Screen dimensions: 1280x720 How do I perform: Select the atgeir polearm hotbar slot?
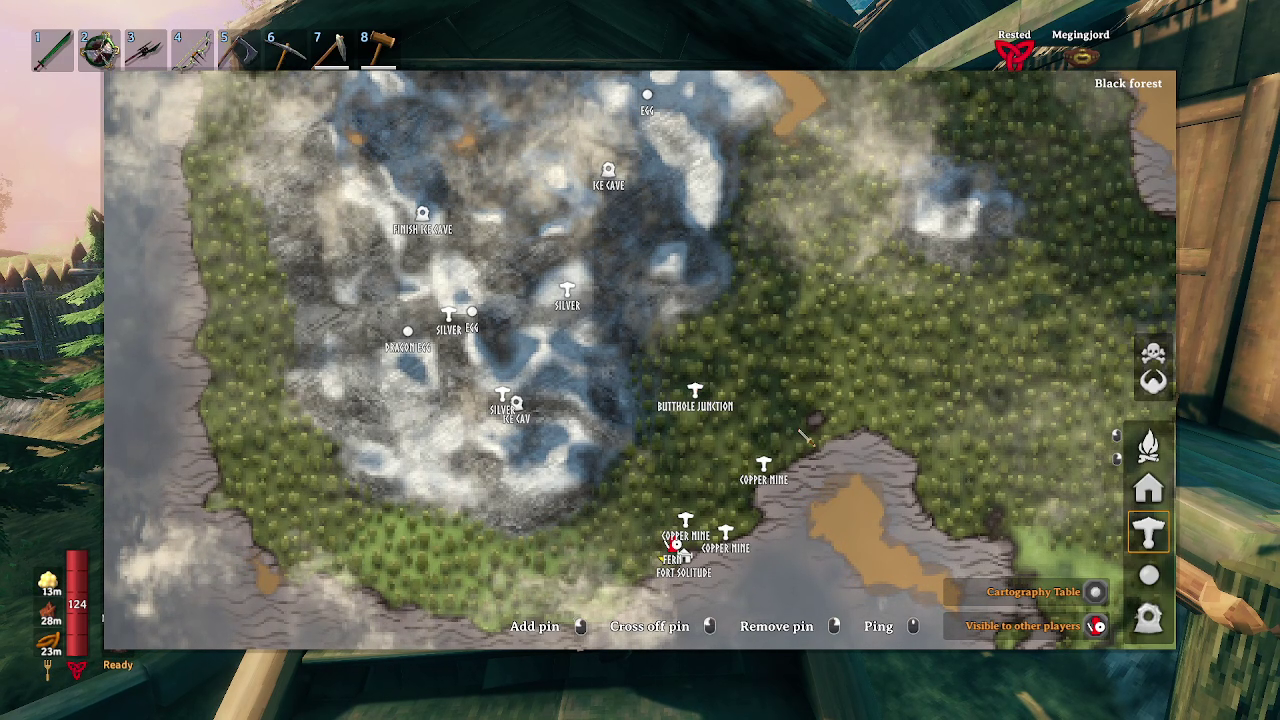[145, 50]
